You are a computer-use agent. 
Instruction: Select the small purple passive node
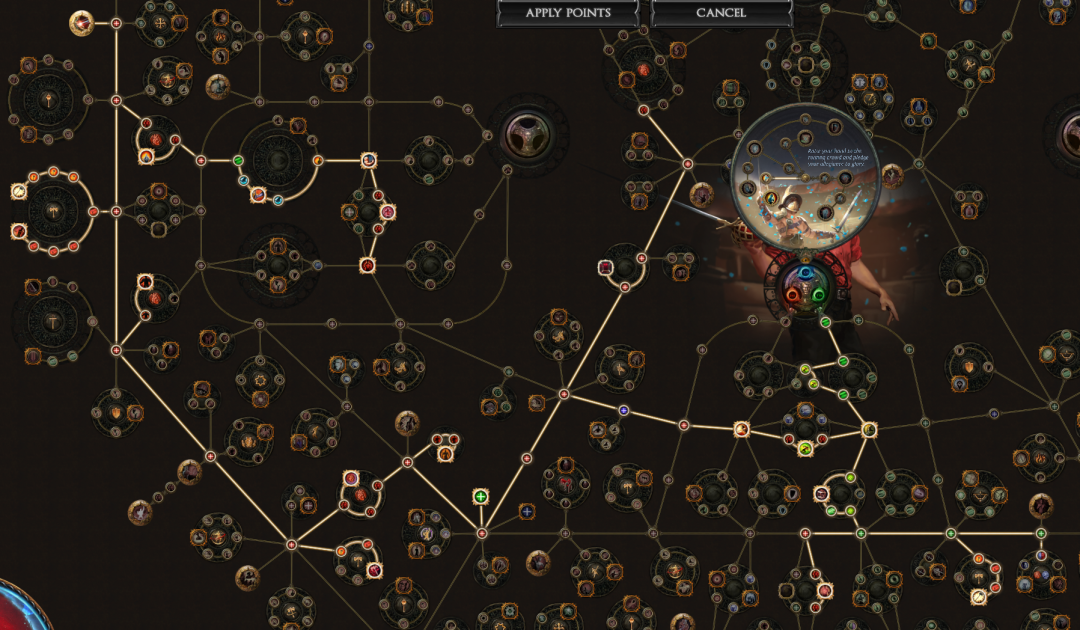624,410
